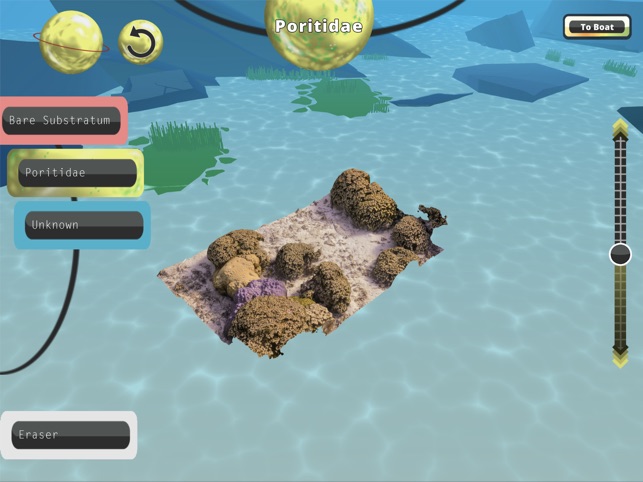Click the yellow orbit sphere icon
Screen dimensions: 643x482
click(x=71, y=41)
